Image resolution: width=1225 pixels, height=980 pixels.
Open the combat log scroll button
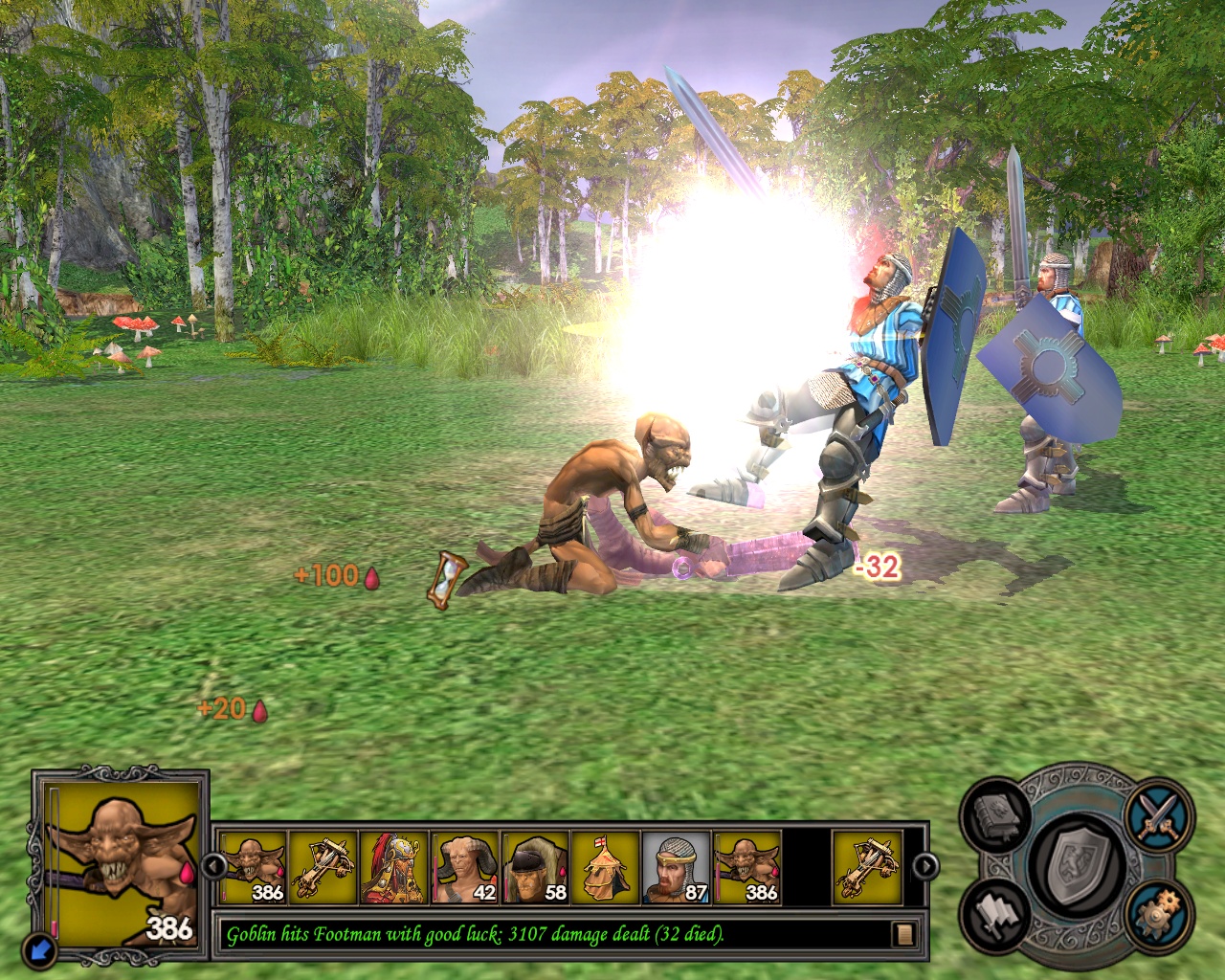point(902,933)
